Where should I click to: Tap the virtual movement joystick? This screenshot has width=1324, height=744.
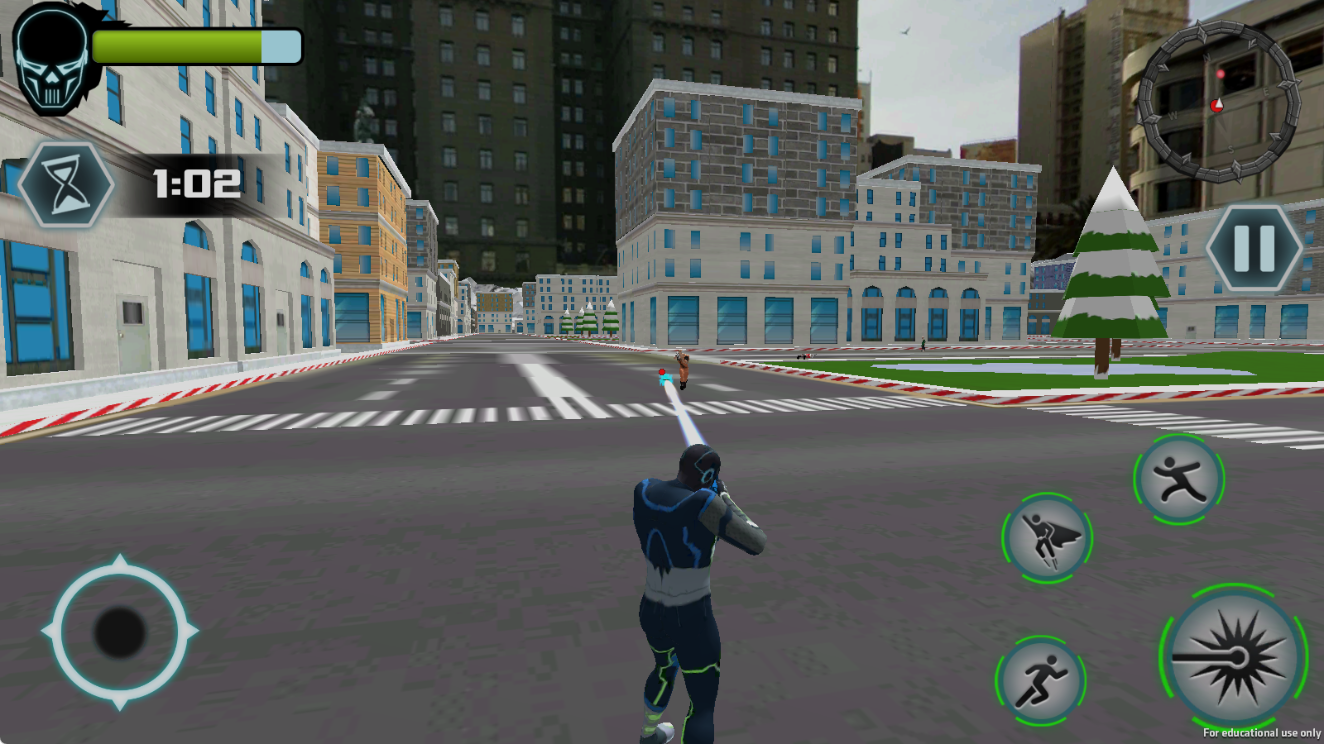(120, 632)
